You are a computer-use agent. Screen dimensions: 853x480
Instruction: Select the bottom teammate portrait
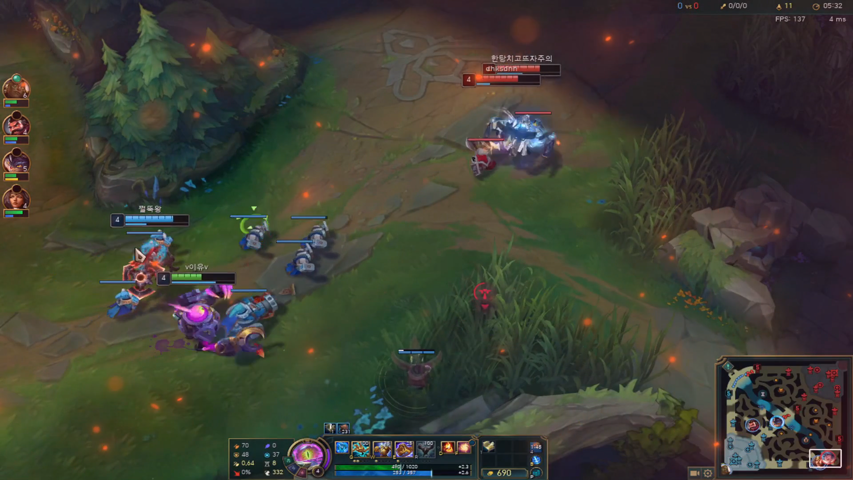coord(16,199)
